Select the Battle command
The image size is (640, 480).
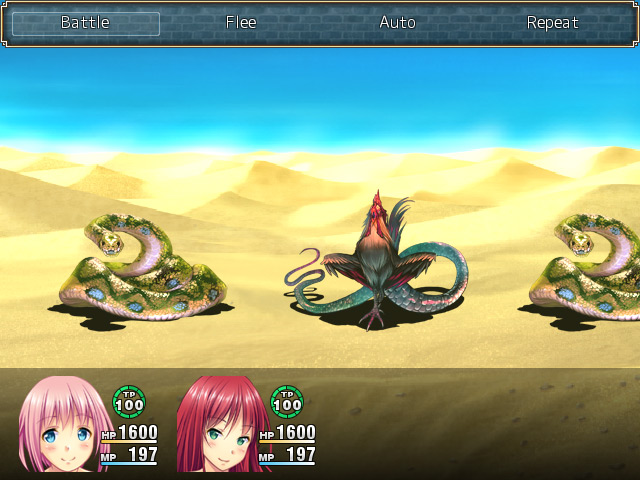pos(85,23)
